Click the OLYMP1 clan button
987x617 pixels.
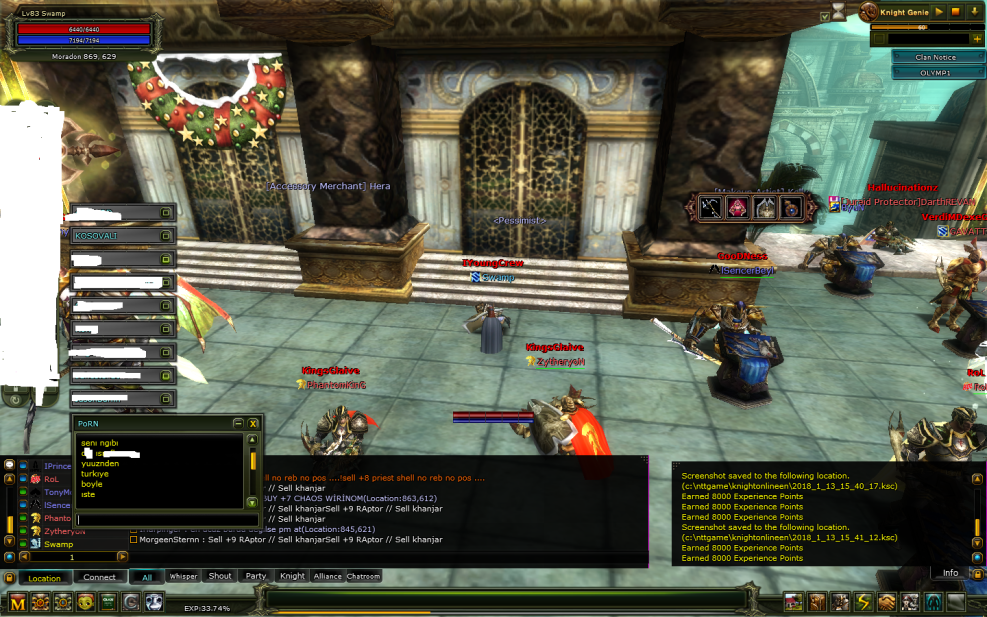point(936,73)
